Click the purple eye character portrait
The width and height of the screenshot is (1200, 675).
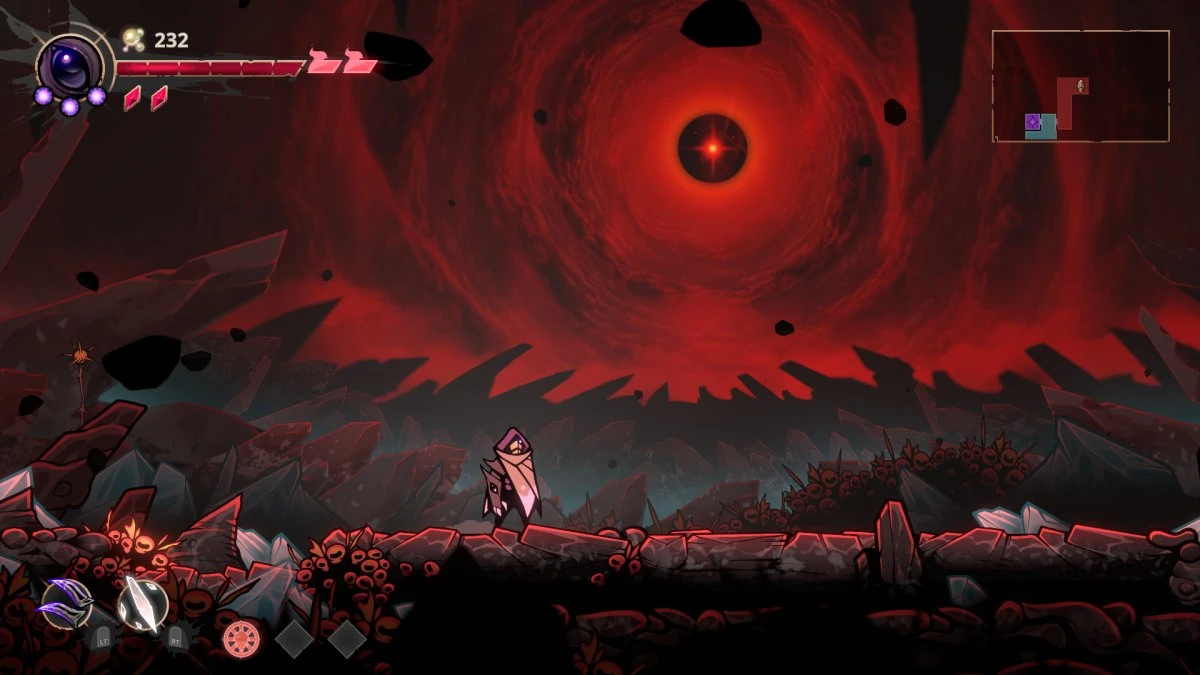(70, 65)
